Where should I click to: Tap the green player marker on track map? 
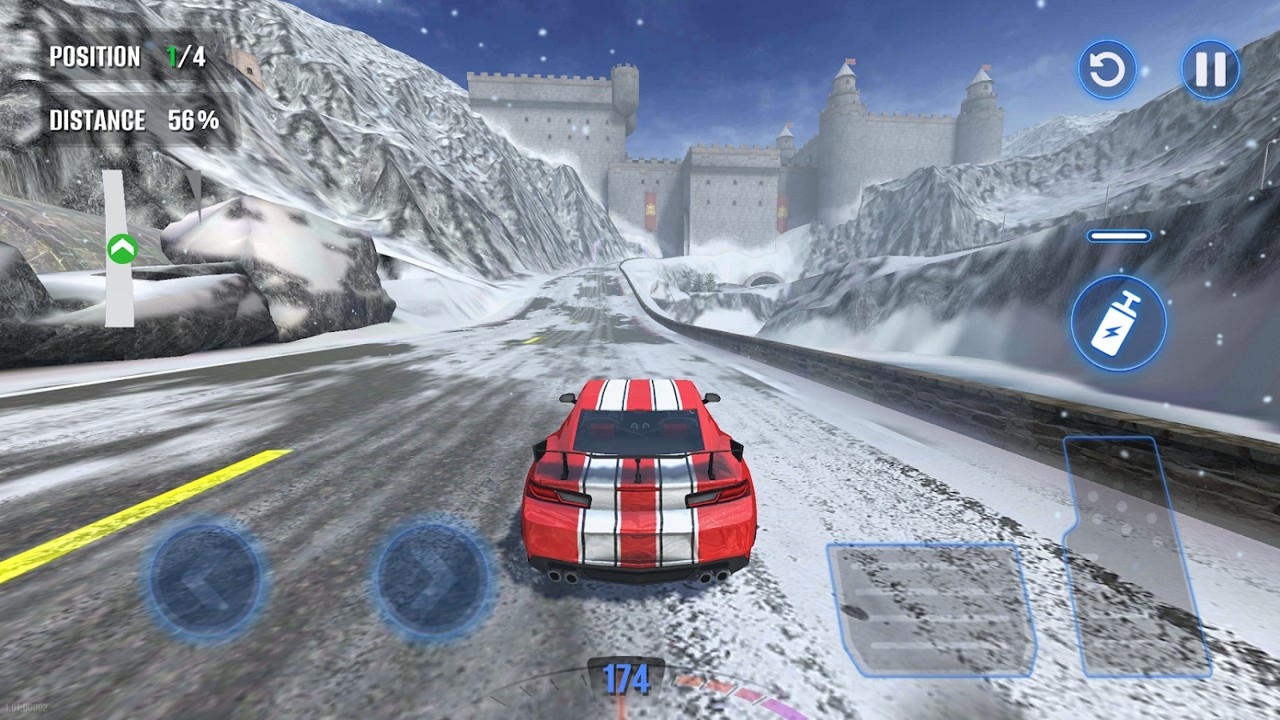122,245
